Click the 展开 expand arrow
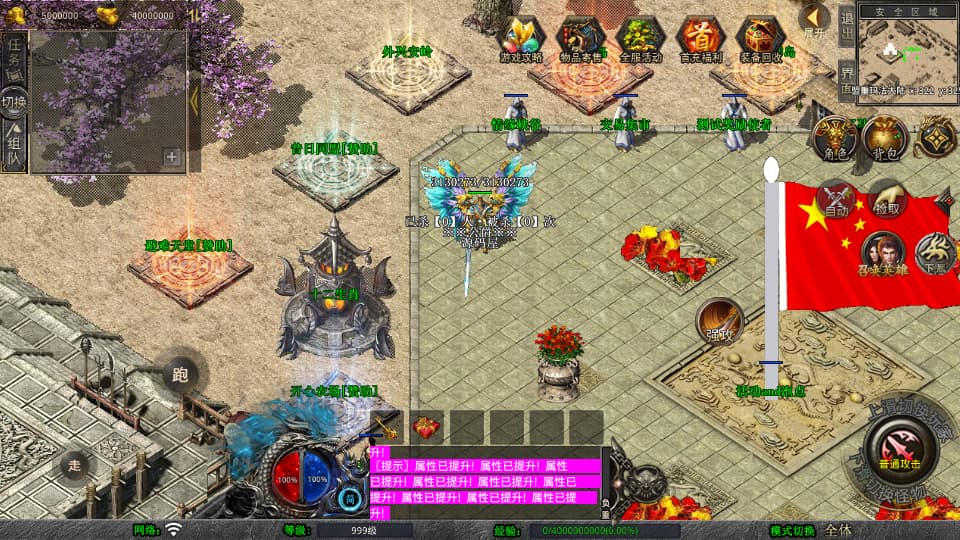Image resolution: width=960 pixels, height=540 pixels. (x=815, y=20)
